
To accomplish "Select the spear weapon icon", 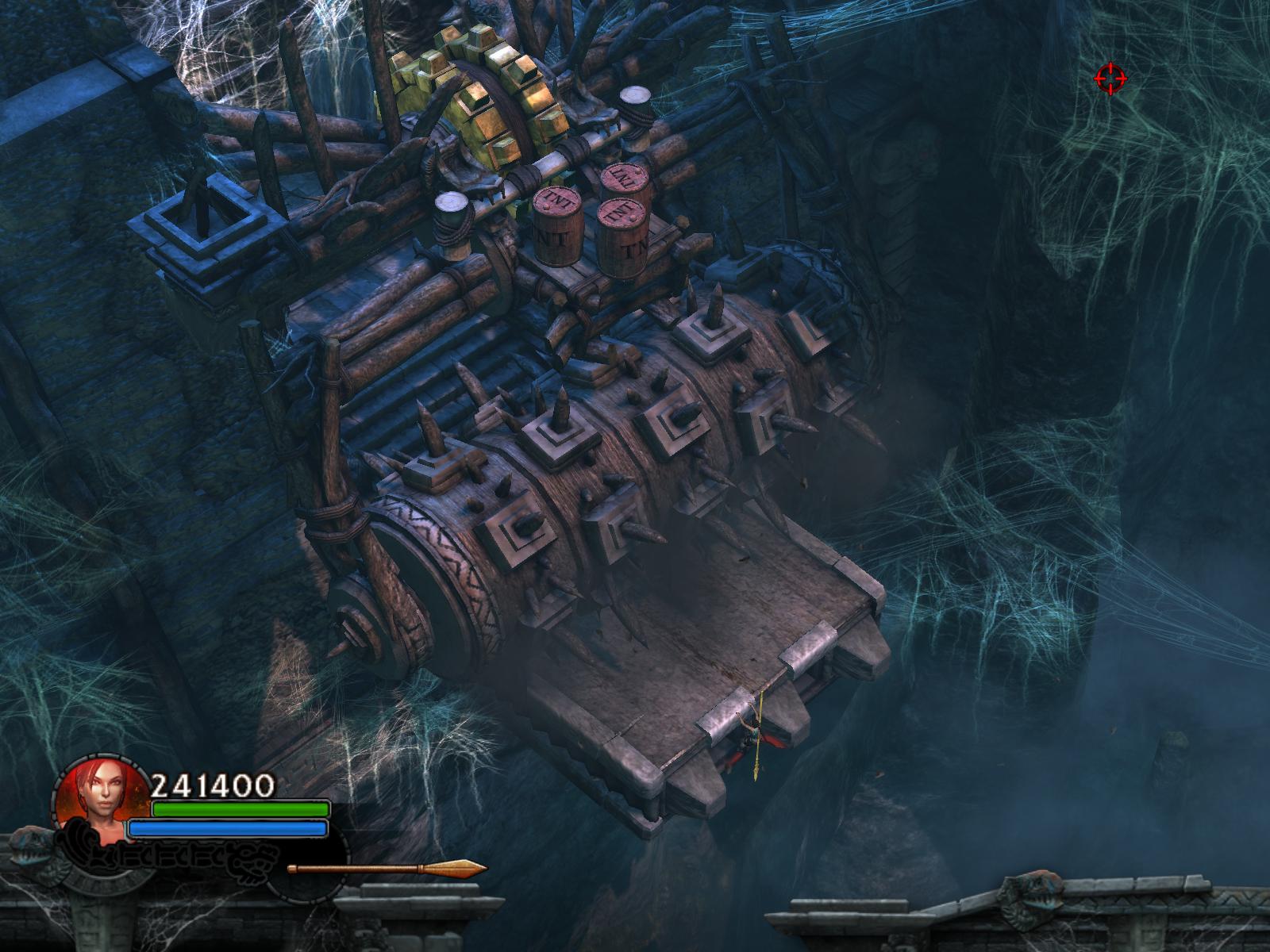I will pyautogui.click(x=387, y=869).
